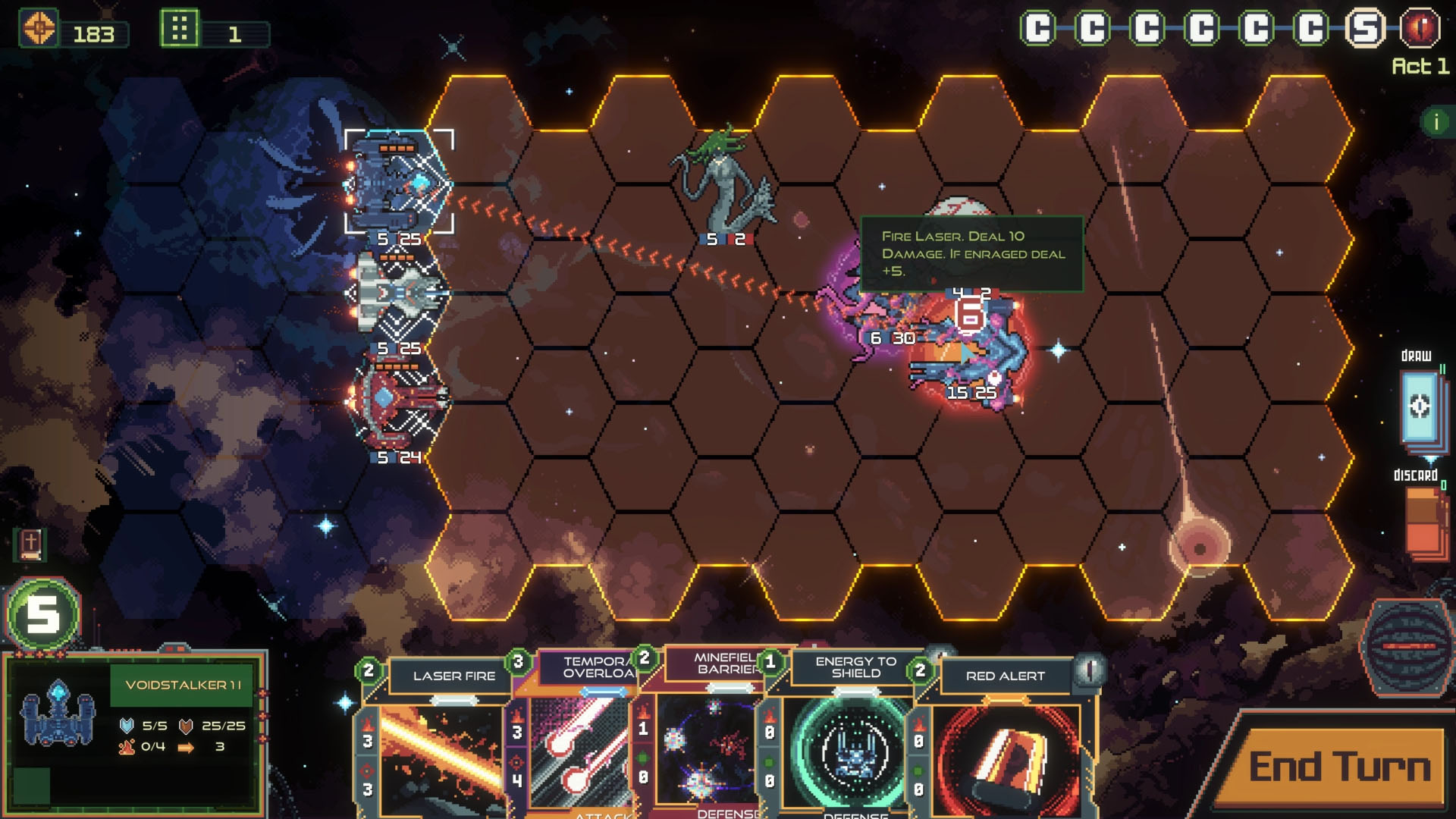This screenshot has width=1456, height=819.
Task: Select the S node on act progress track
Action: pyautogui.click(x=1365, y=29)
